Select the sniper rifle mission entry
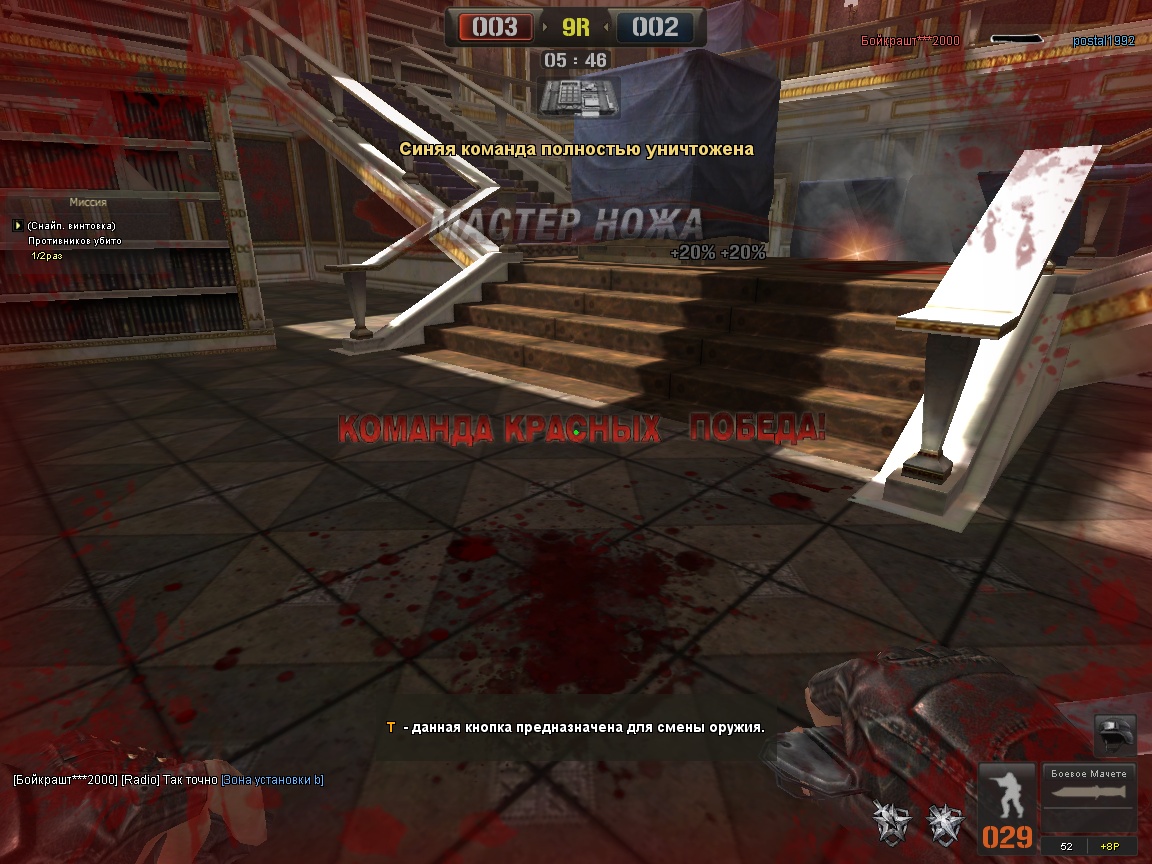This screenshot has width=1152, height=864. tap(71, 226)
